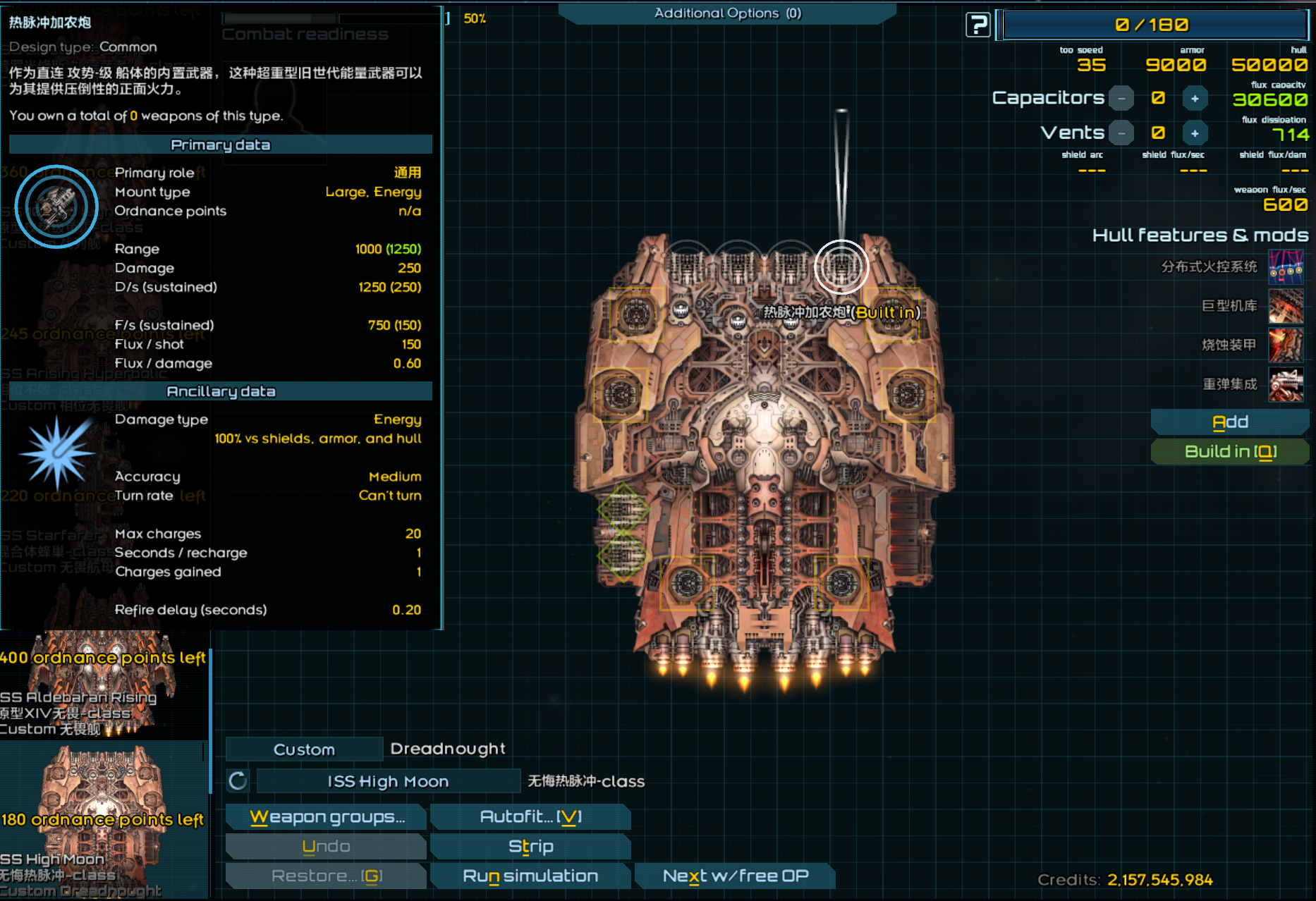Viewport: 1316px width, 901px height.
Task: Add a new hull mod
Action: (x=1230, y=422)
